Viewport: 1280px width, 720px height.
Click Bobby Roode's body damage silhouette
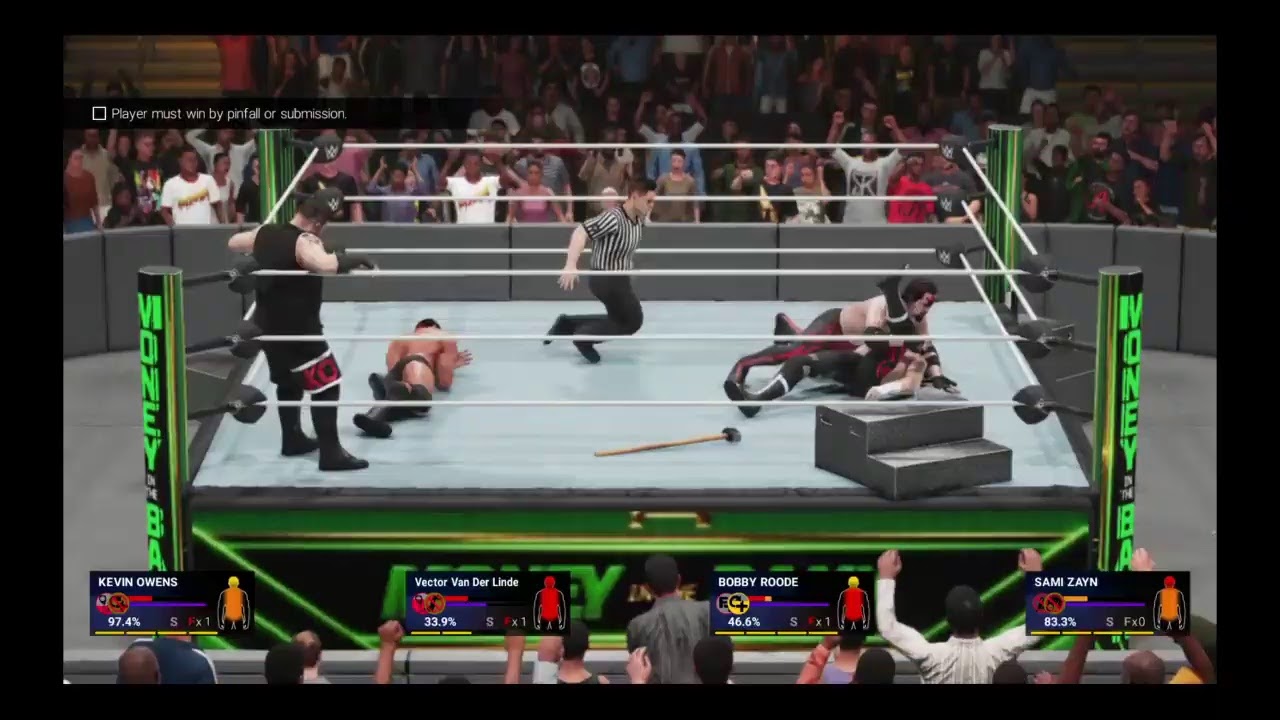855,603
